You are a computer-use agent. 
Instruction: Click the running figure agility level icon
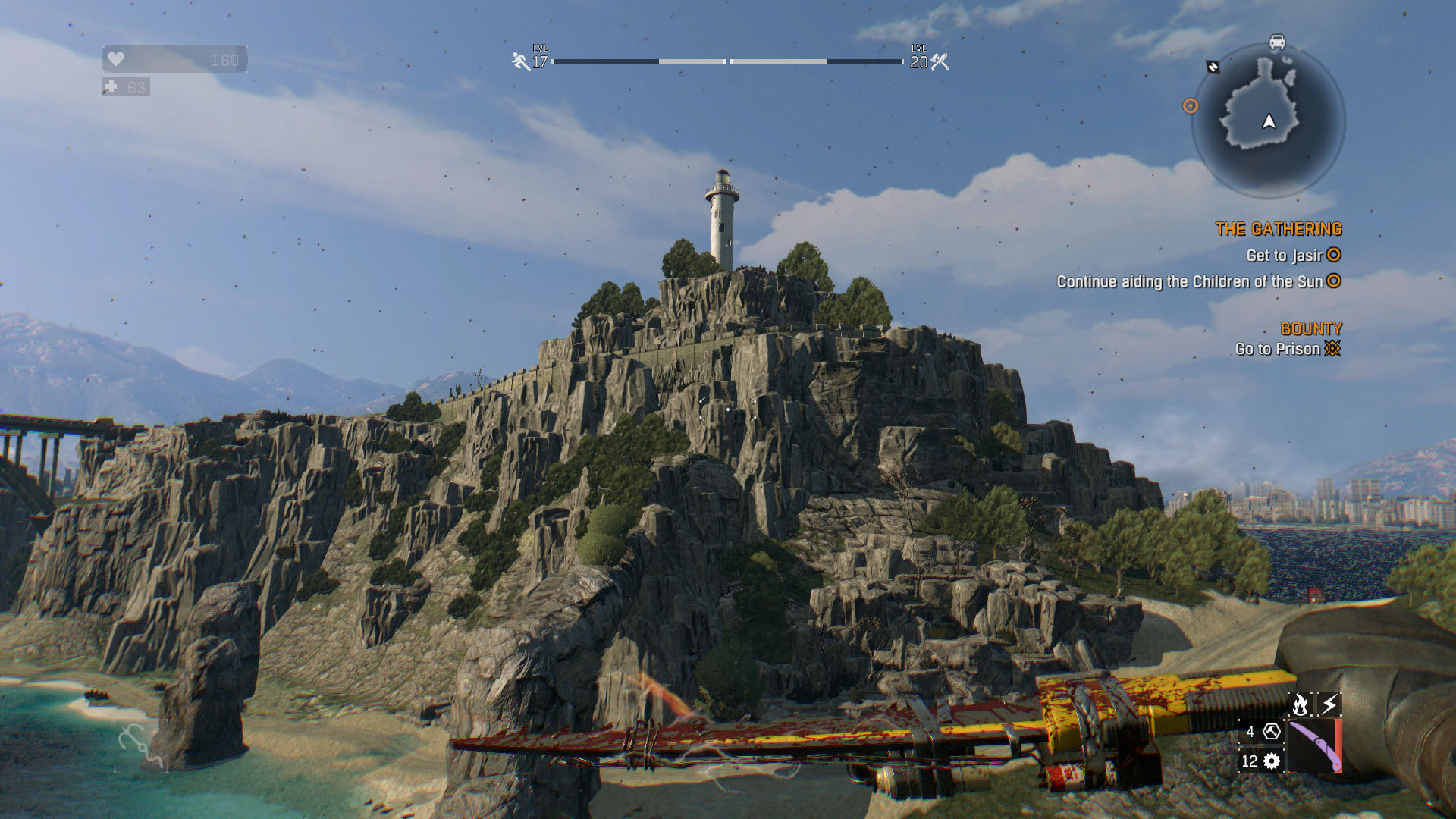520,61
